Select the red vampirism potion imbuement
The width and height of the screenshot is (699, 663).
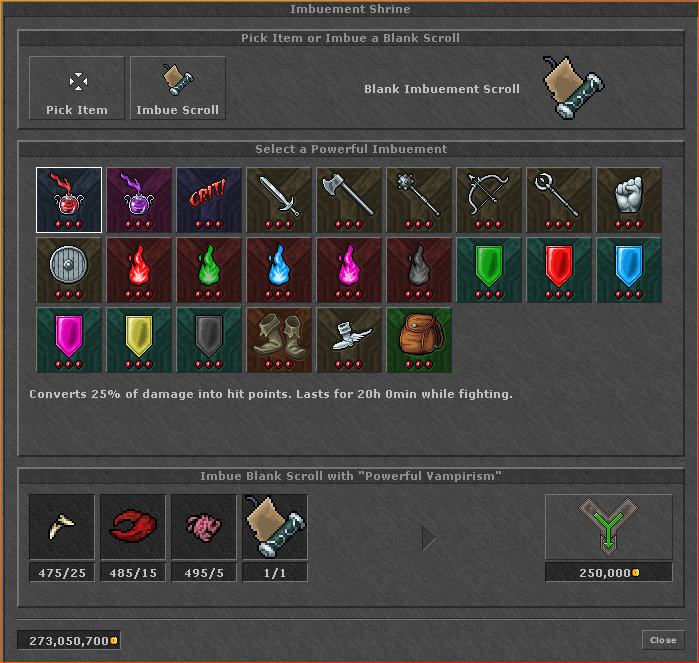tap(69, 199)
